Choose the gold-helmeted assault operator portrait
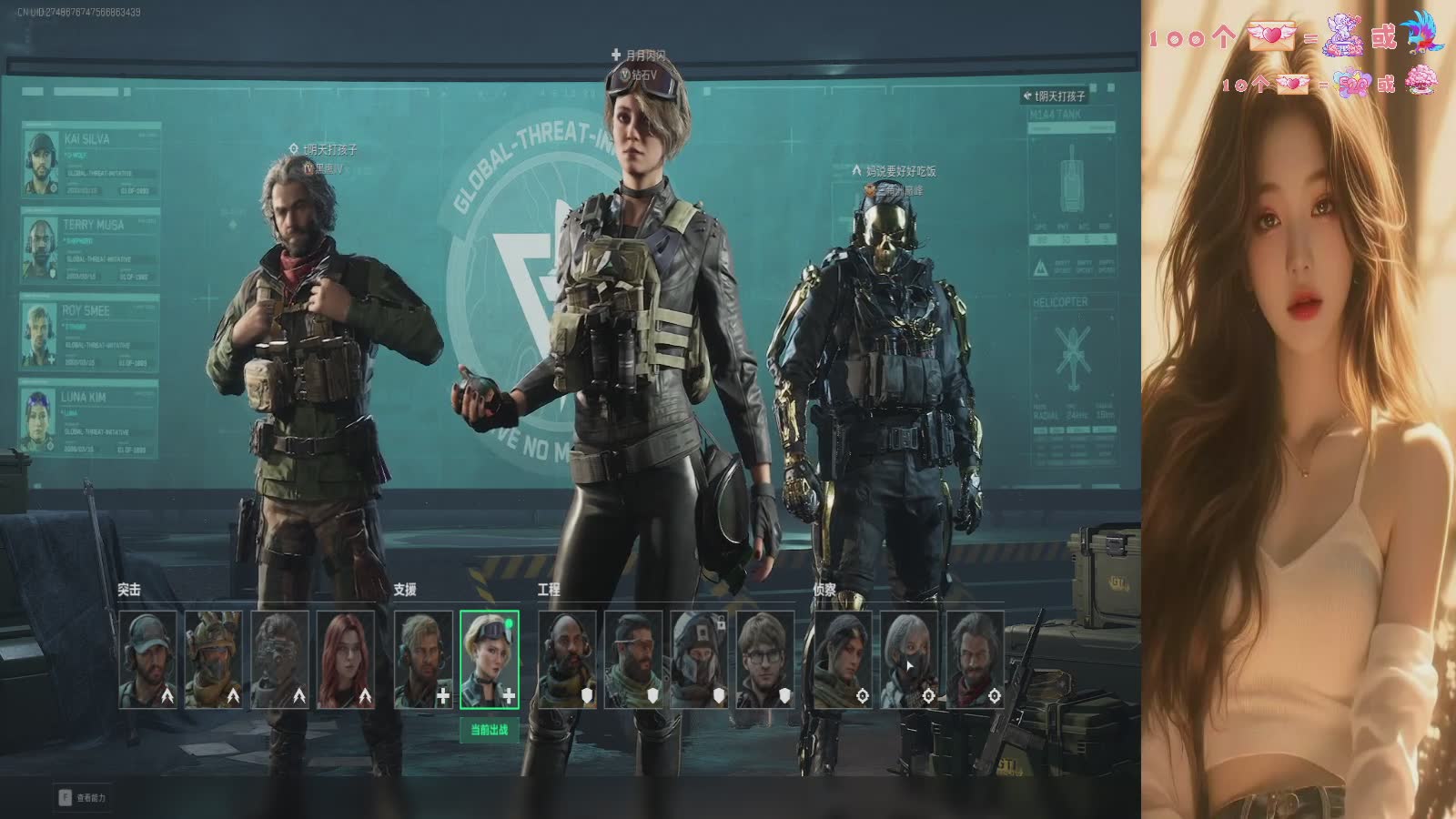The width and height of the screenshot is (1456, 819). click(214, 660)
